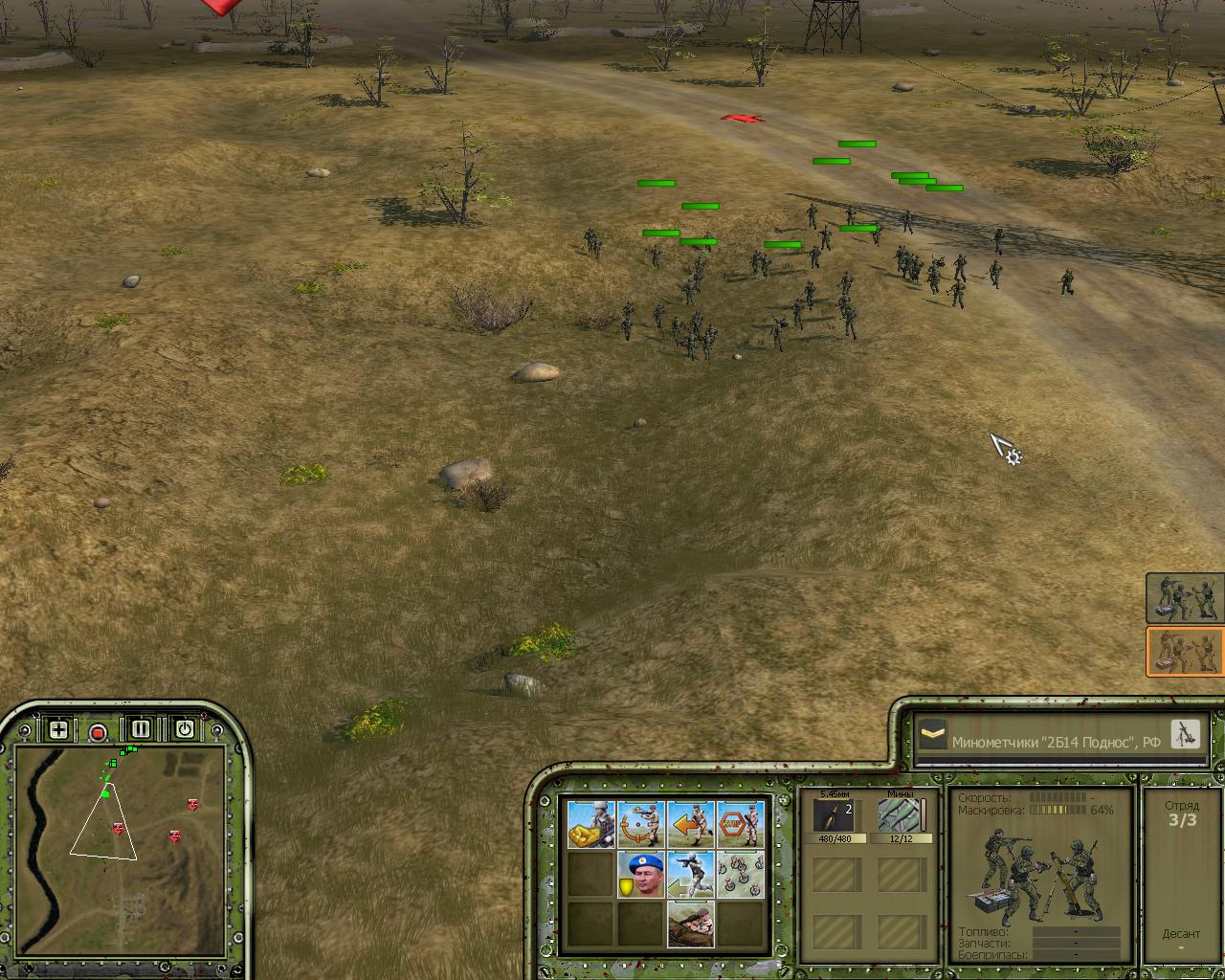Choose the attack target crosshair command
The image size is (1225, 980).
pyautogui.click(x=640, y=824)
